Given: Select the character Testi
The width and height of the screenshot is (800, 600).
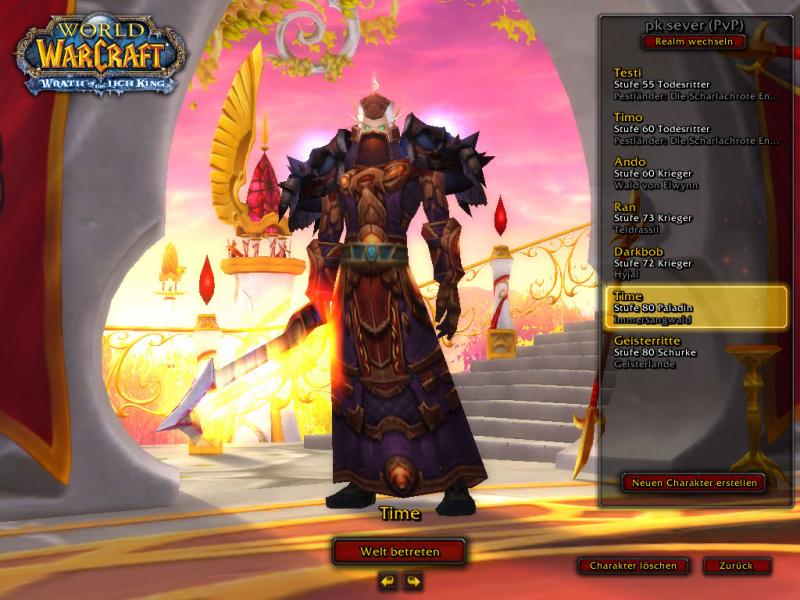Looking at the screenshot, I should [x=695, y=84].
